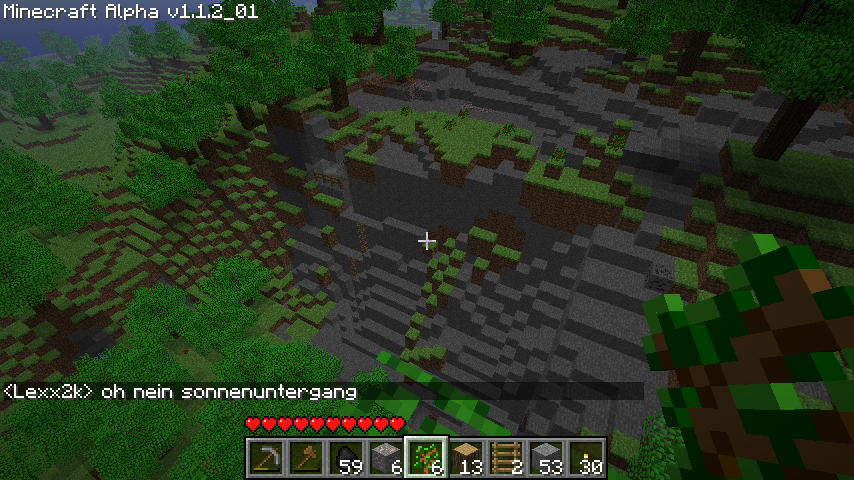Select the iron ore block slot
The width and height of the screenshot is (854, 480).
click(x=386, y=458)
